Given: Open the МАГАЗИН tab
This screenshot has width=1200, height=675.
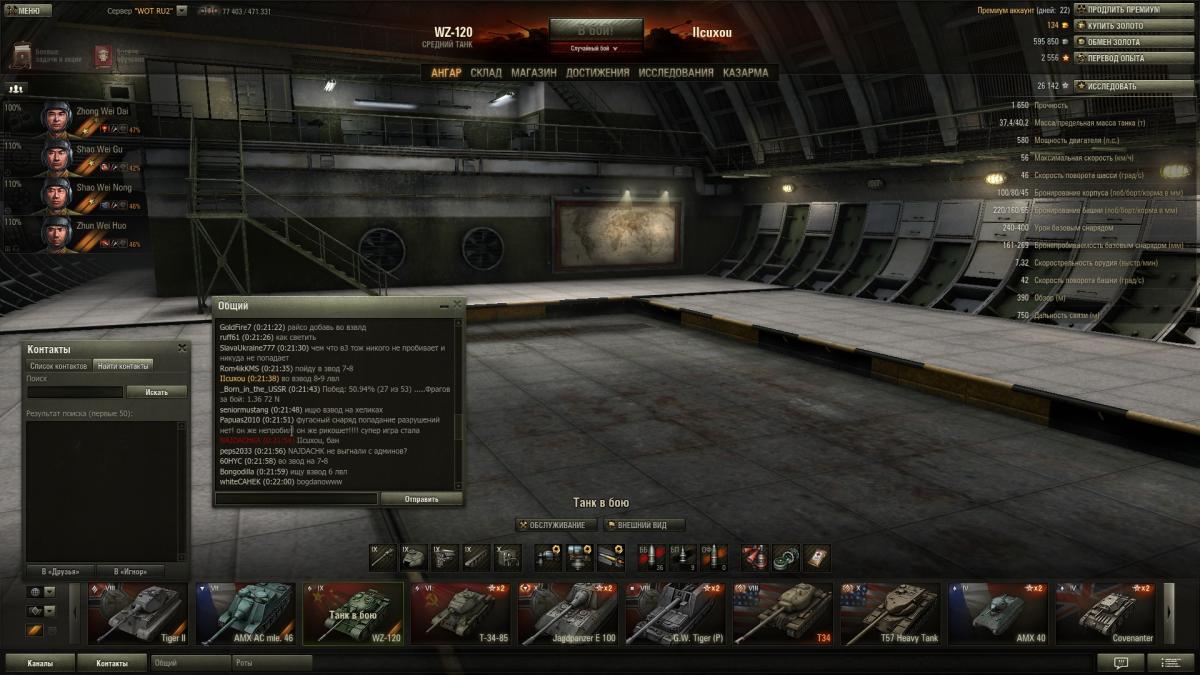Looking at the screenshot, I should pos(533,73).
